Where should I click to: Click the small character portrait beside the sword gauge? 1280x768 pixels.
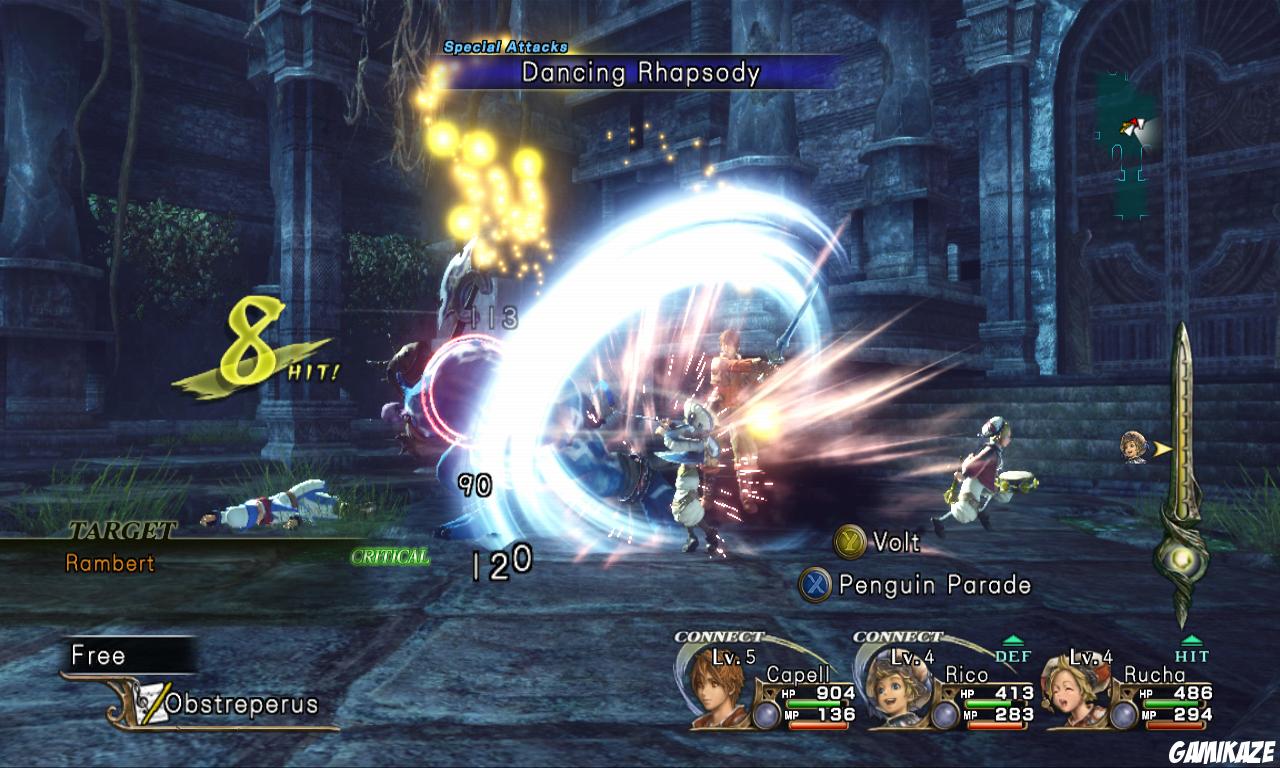[1133, 449]
